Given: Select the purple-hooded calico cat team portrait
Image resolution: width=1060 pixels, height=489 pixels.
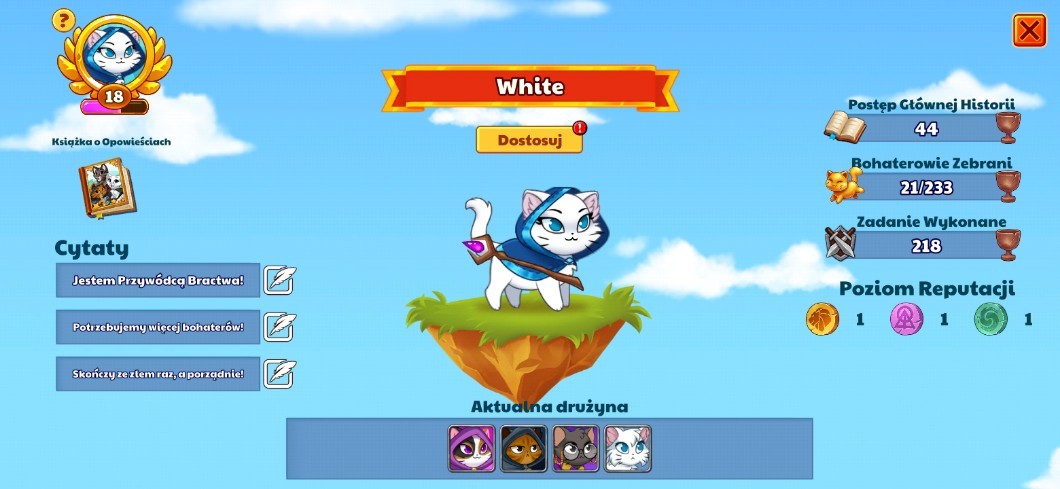Looking at the screenshot, I should pos(471,448).
